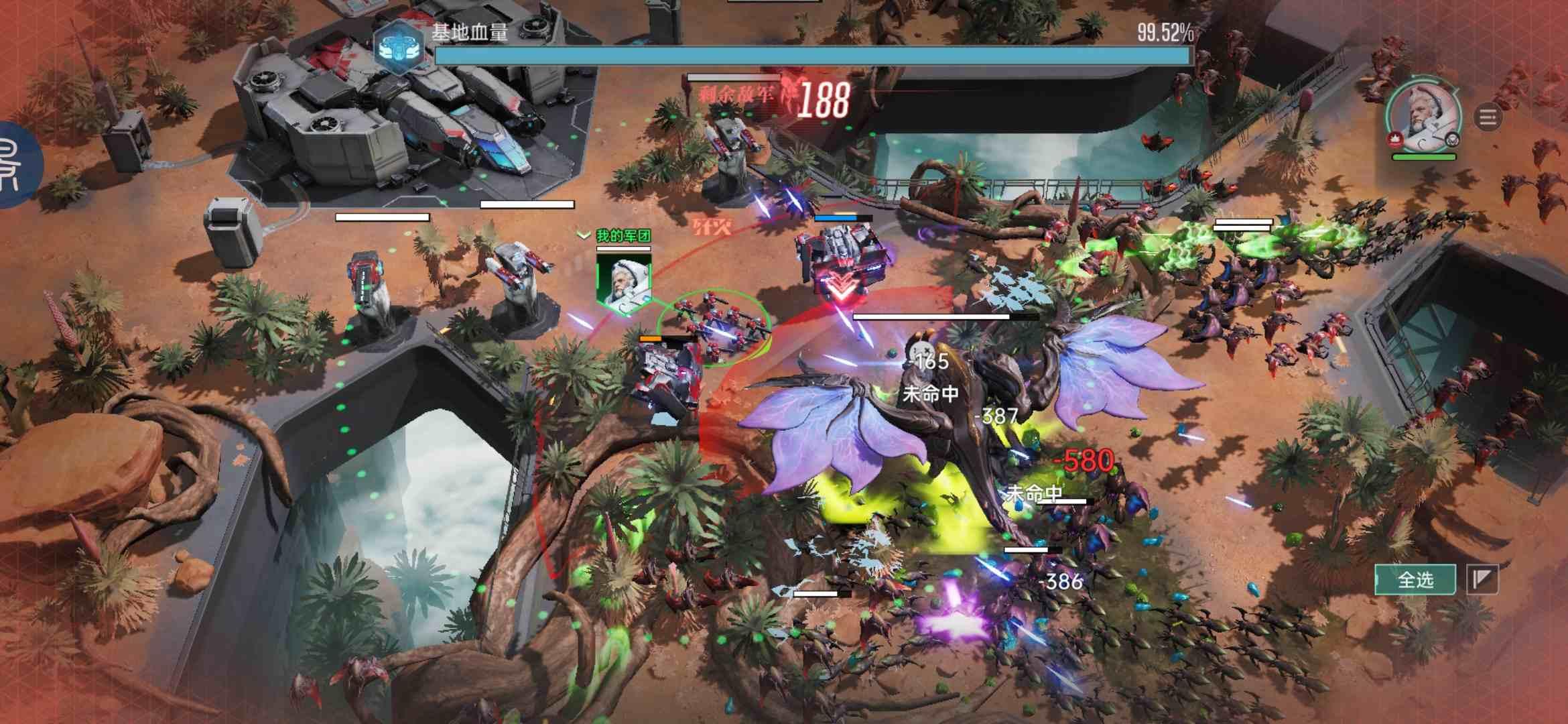Image resolution: width=1568 pixels, height=724 pixels.
Task: Click the green chevron above 我的军团 label
Action: (x=583, y=235)
